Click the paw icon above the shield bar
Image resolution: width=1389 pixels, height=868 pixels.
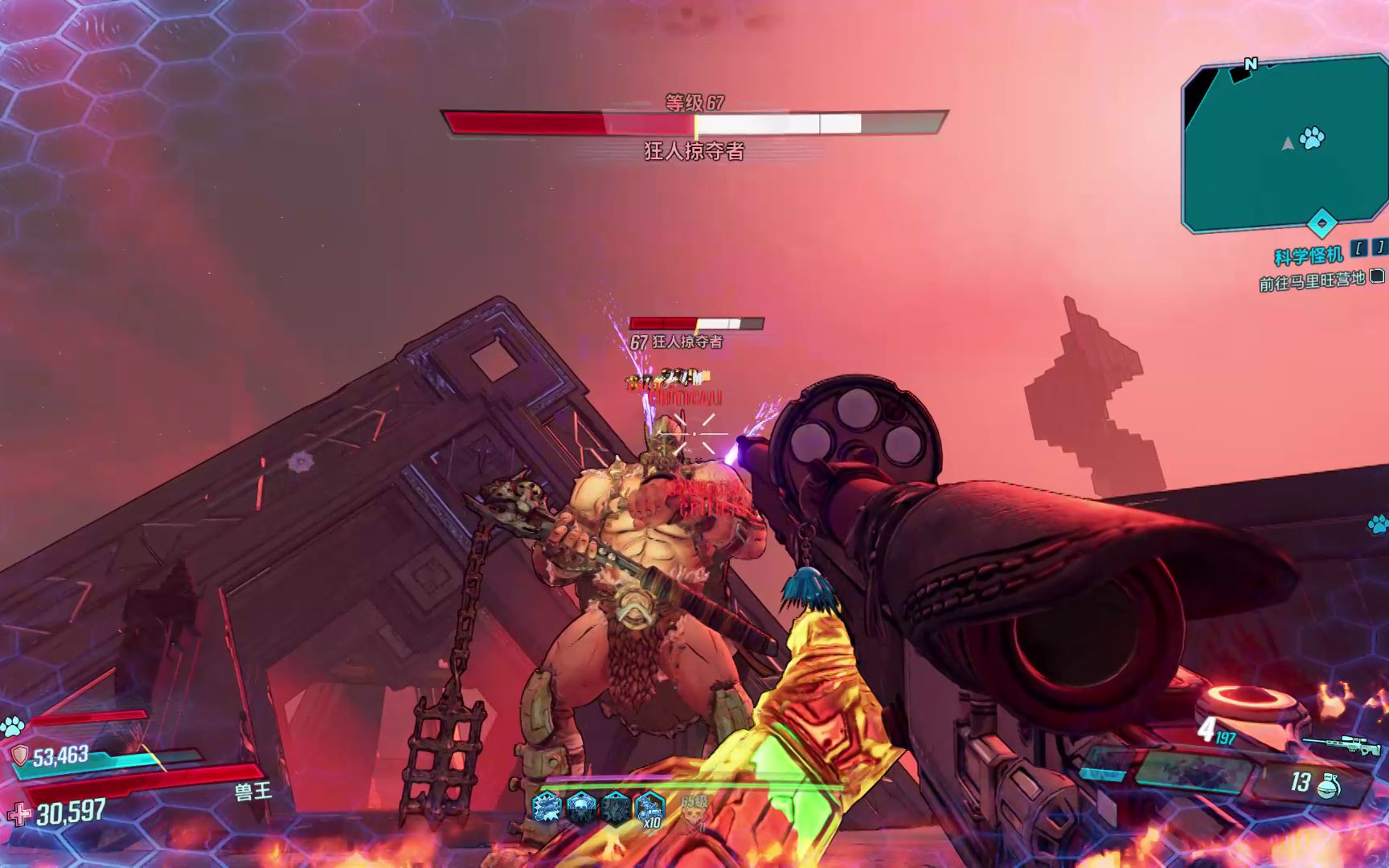(x=12, y=727)
